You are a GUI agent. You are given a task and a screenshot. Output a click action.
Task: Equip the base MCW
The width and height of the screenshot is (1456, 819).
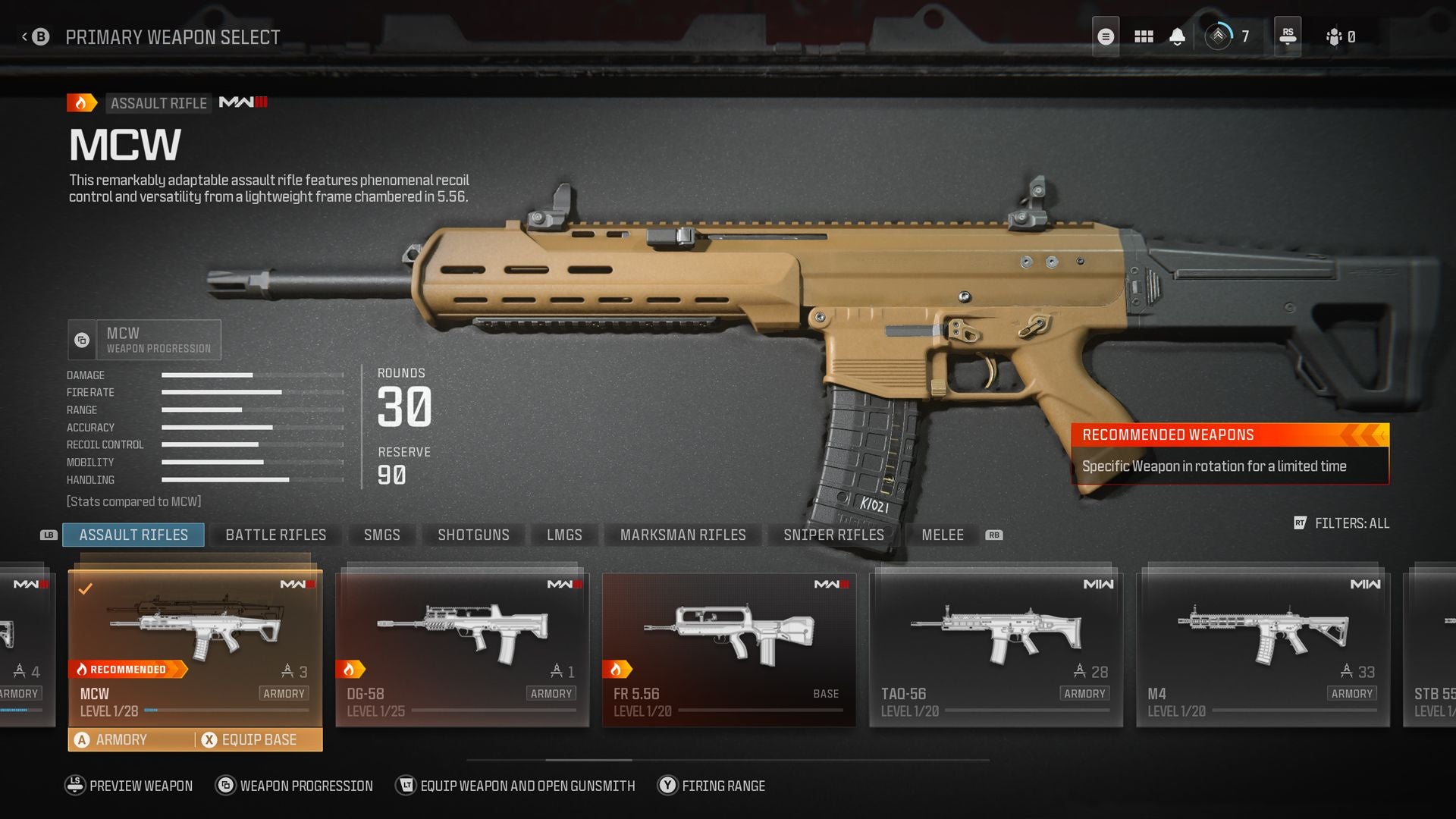point(258,739)
